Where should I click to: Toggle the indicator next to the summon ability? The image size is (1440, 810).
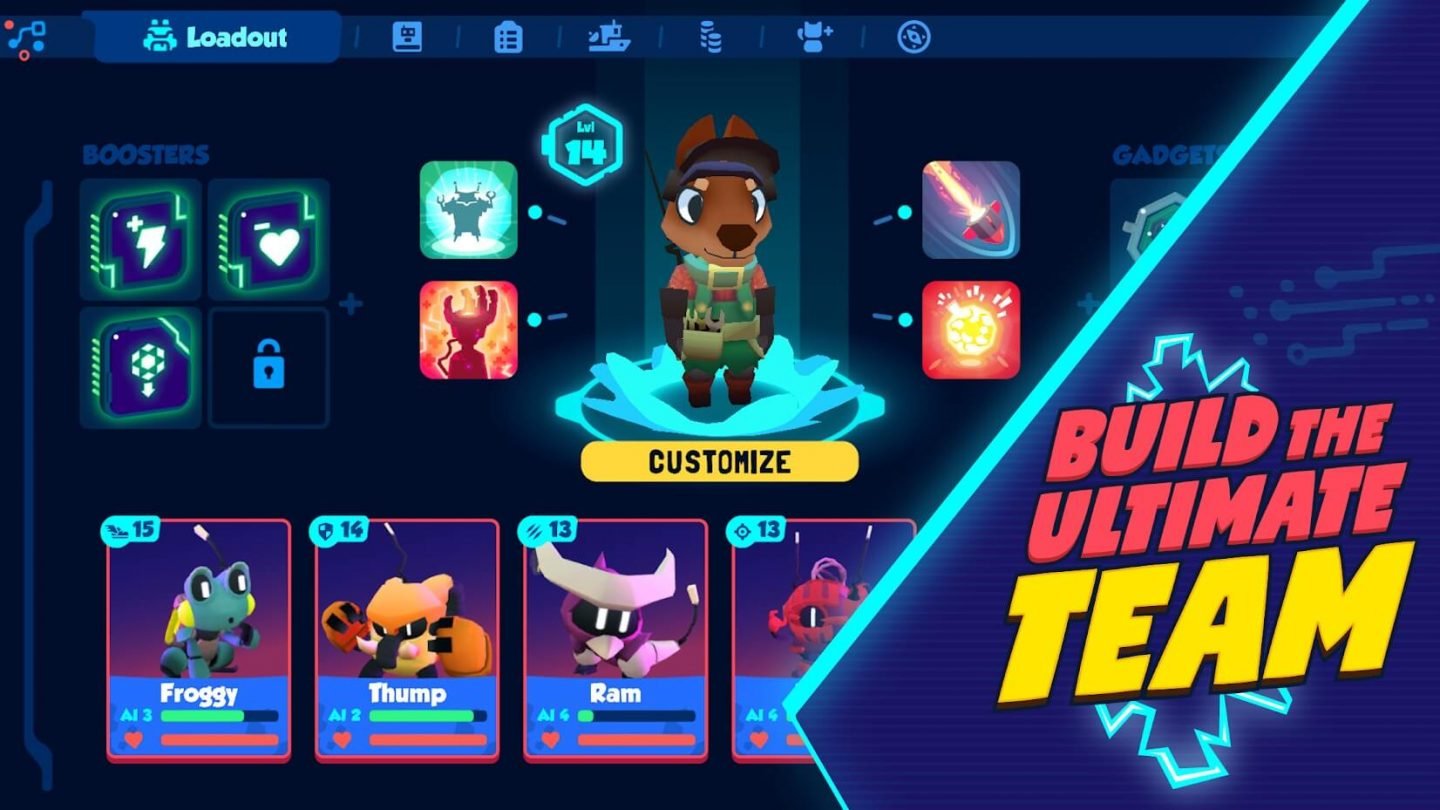coord(537,212)
